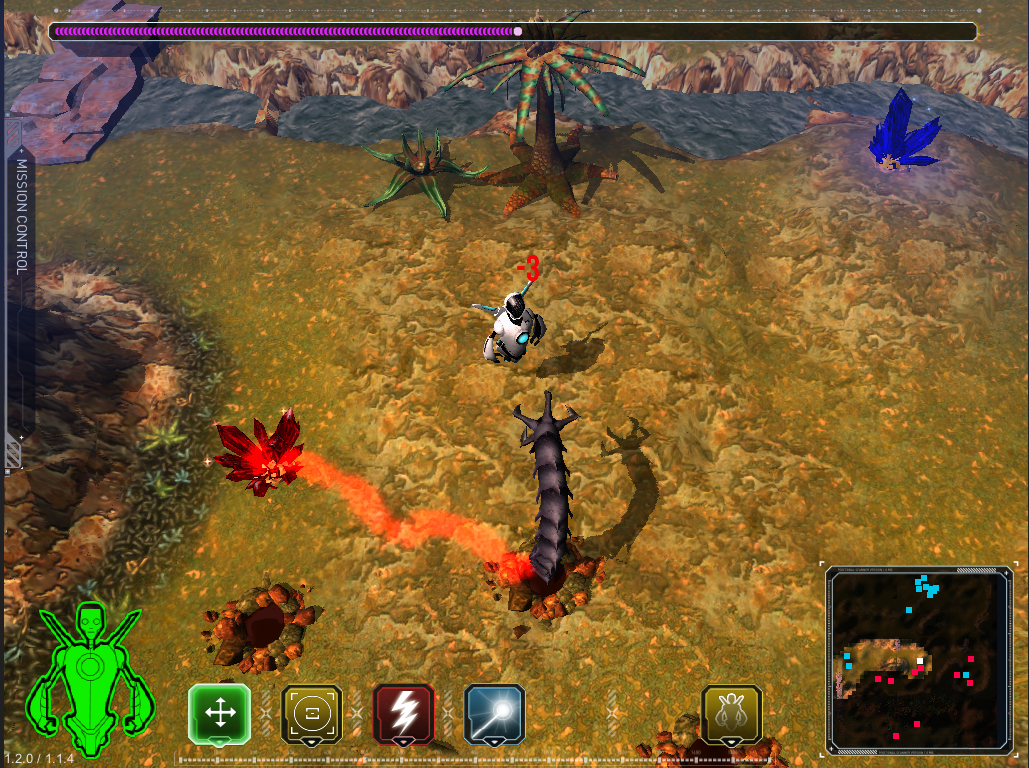Expand the Mission Control side panel
1029x768 pixels.
(20, 300)
